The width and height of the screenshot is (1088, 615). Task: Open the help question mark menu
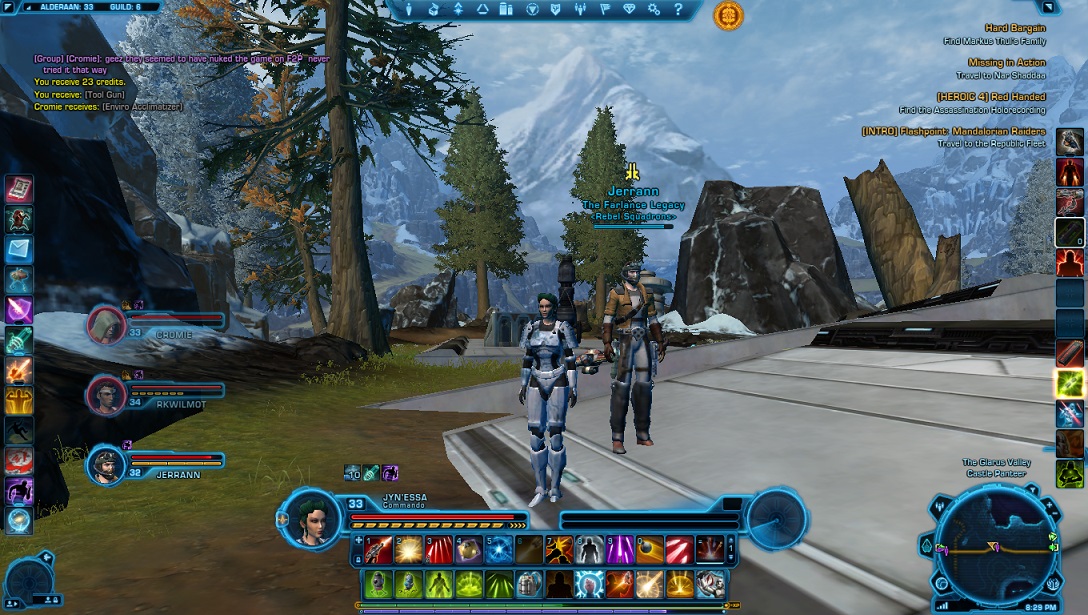[x=678, y=10]
